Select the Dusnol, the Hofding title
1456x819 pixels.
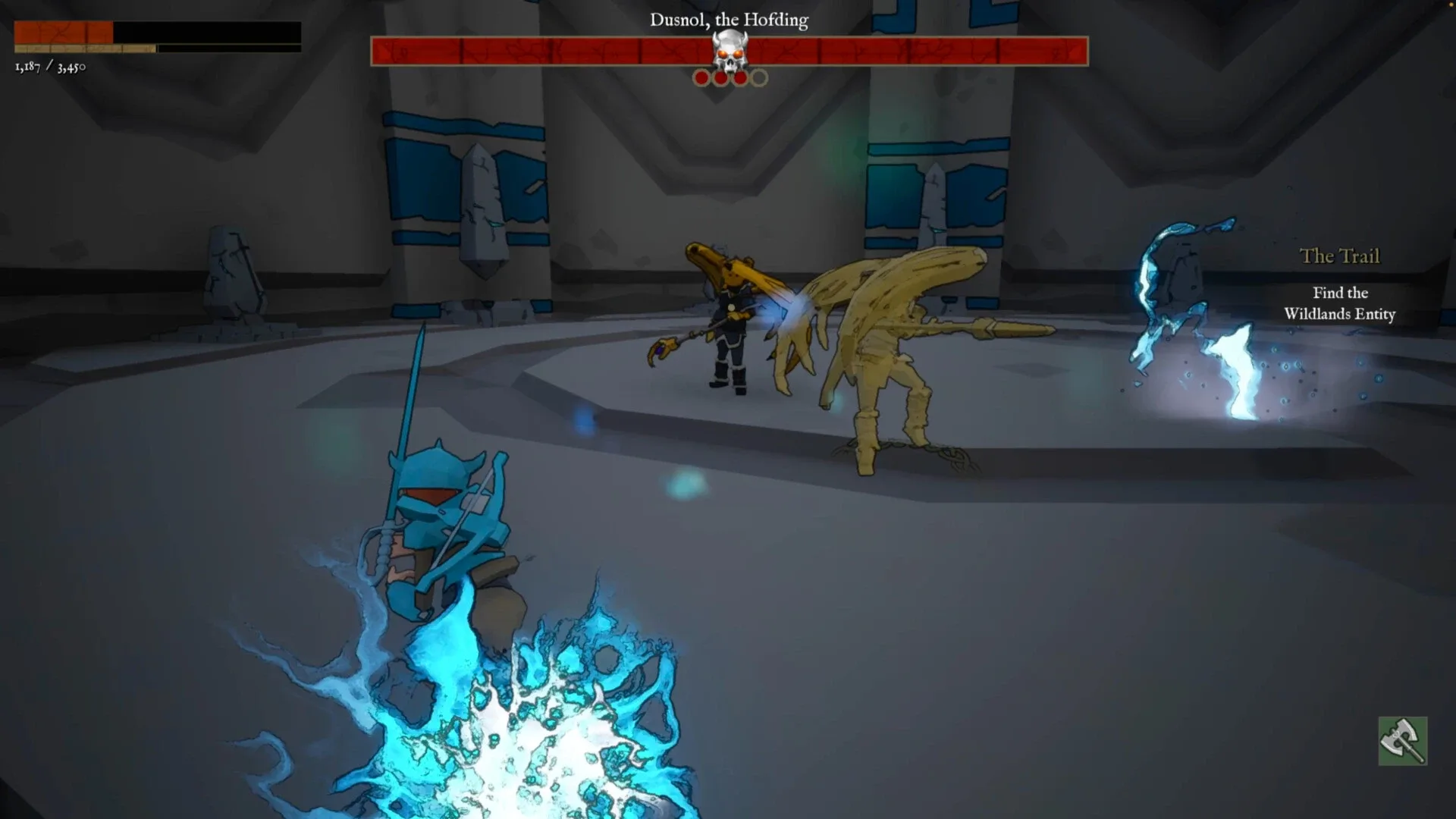tap(728, 20)
